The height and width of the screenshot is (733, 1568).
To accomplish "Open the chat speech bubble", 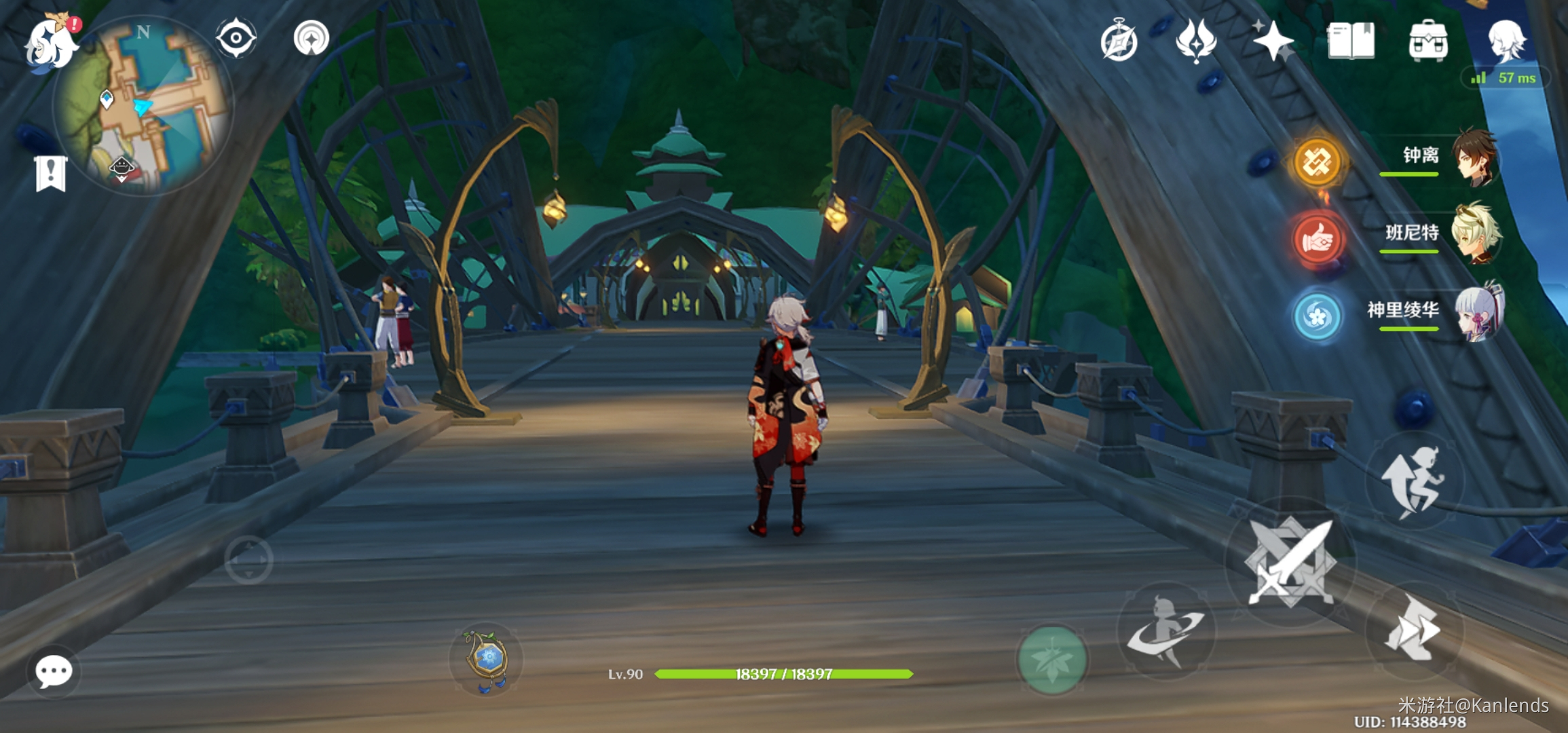I will pyautogui.click(x=54, y=672).
